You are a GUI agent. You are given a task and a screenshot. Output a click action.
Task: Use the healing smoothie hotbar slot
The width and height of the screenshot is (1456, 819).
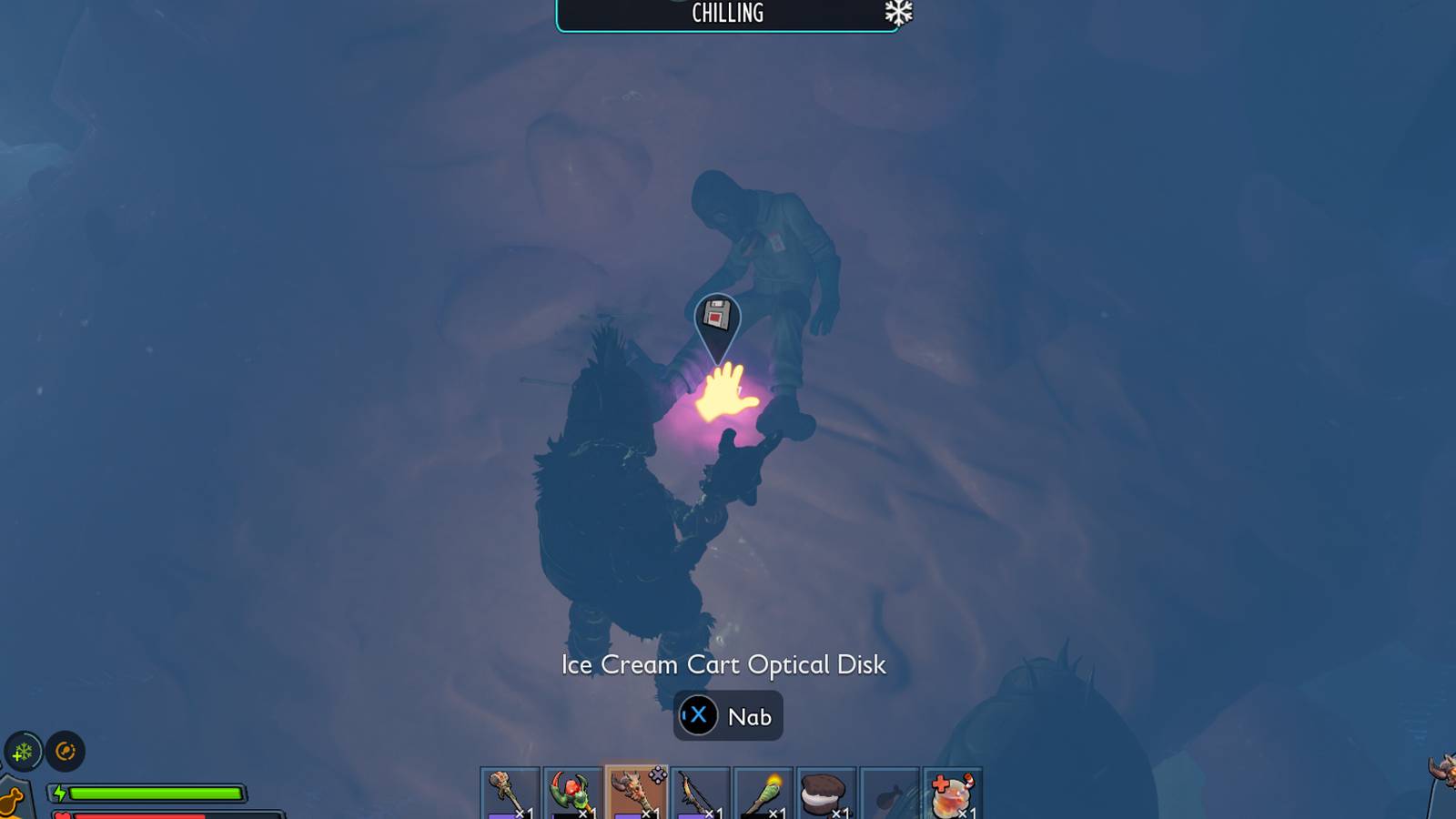[x=952, y=794]
